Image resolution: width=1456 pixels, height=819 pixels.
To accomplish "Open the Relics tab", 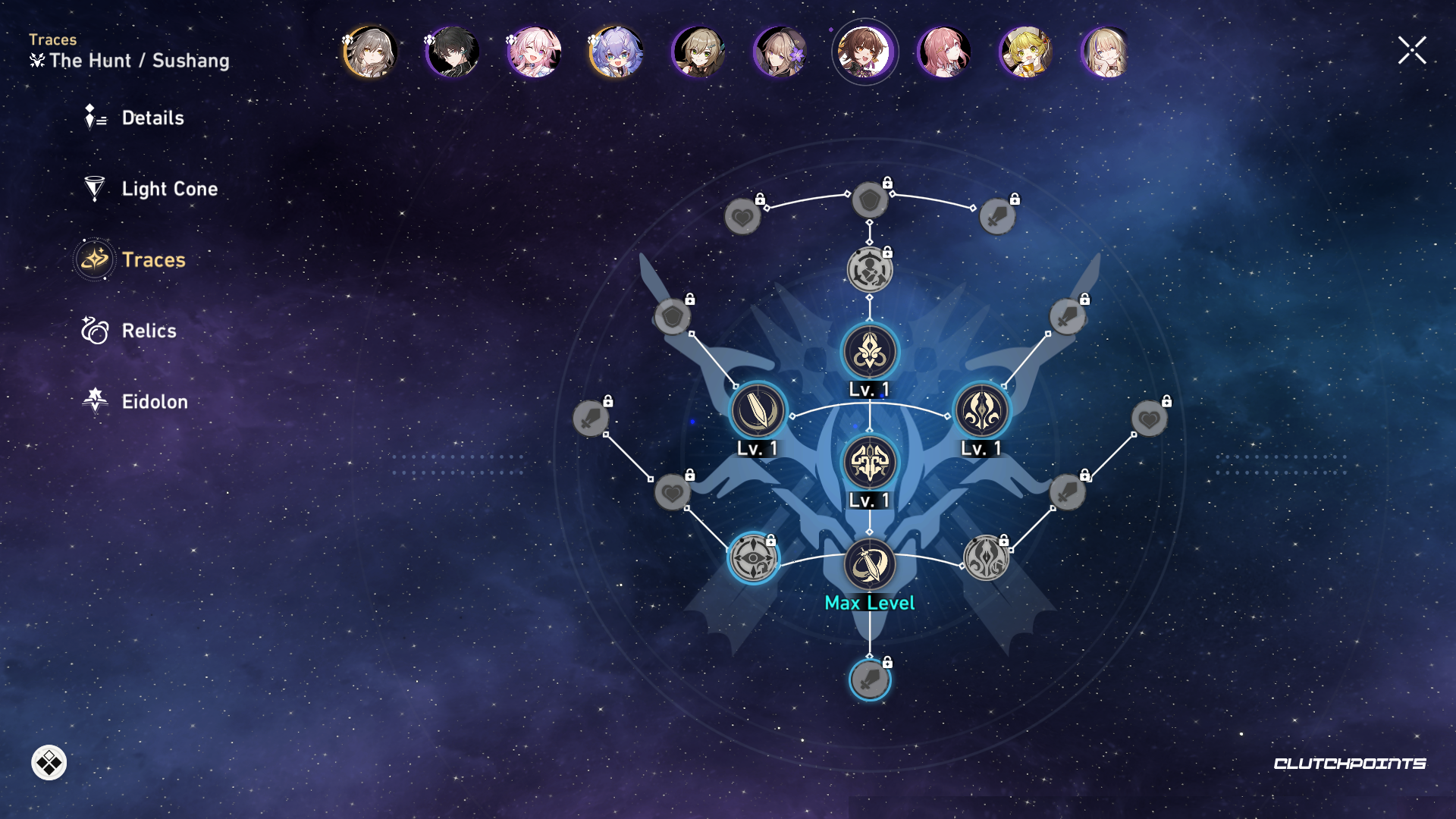I will click(148, 331).
